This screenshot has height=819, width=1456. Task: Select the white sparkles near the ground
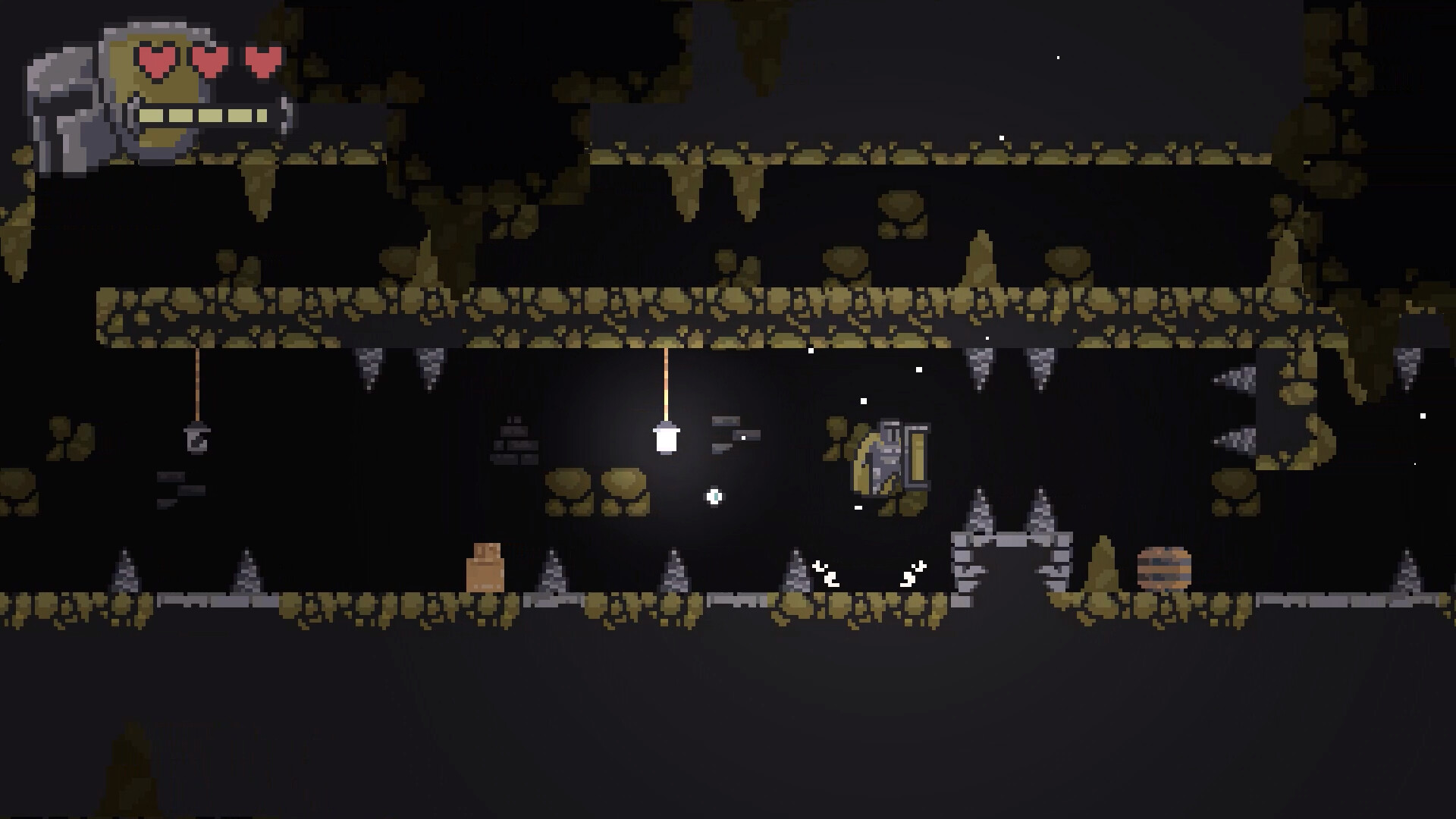click(827, 575)
